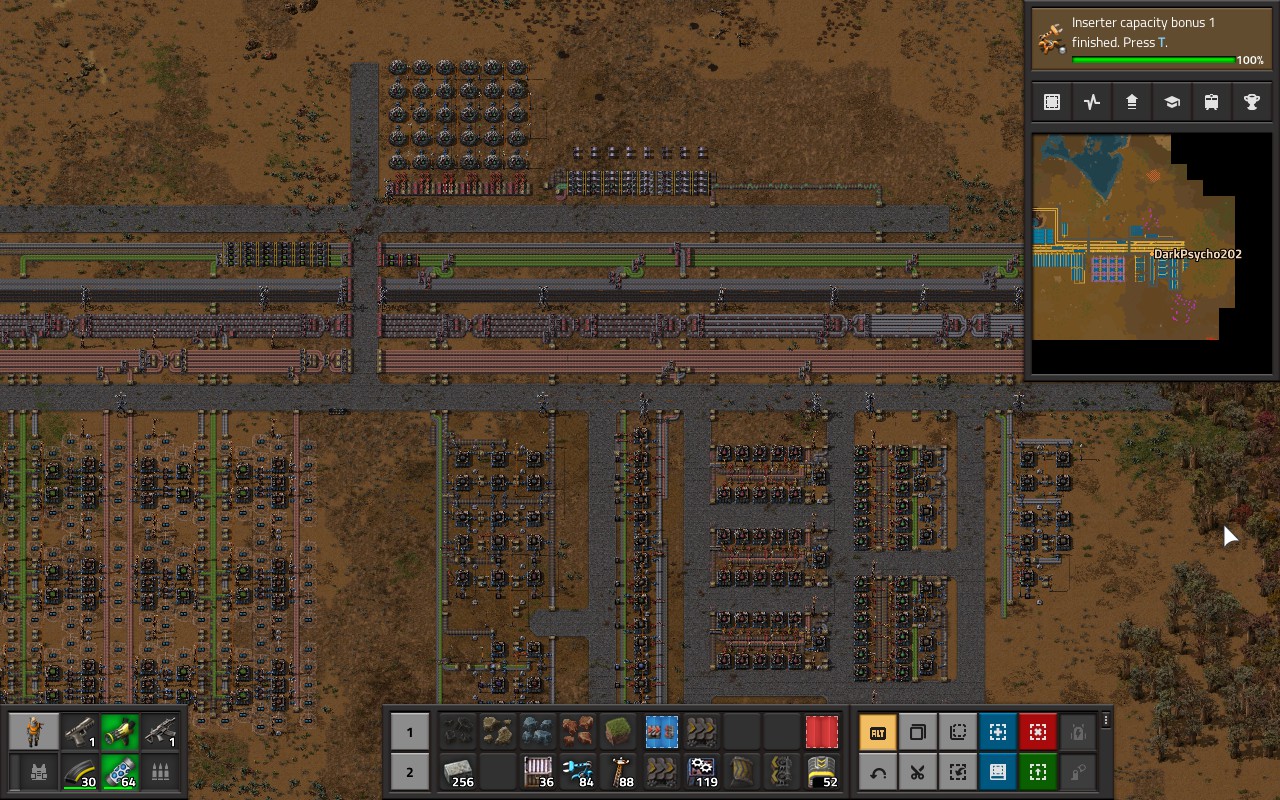
Task: Select the green upgrade planner button
Action: point(1038,772)
